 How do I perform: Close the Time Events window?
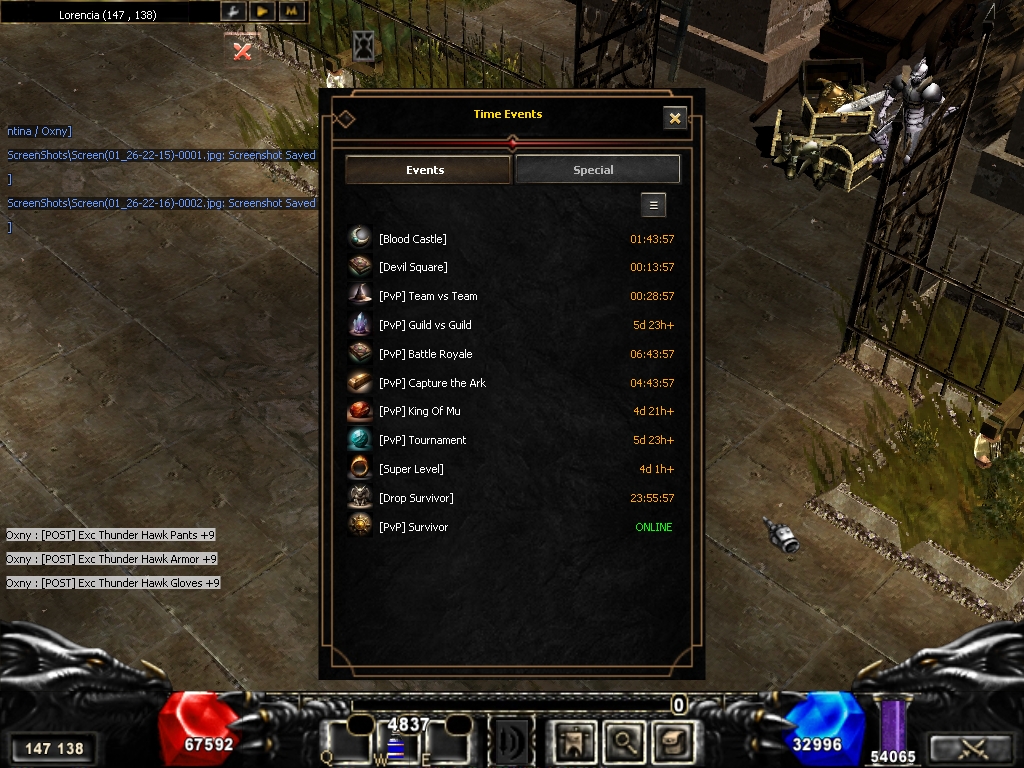(675, 118)
